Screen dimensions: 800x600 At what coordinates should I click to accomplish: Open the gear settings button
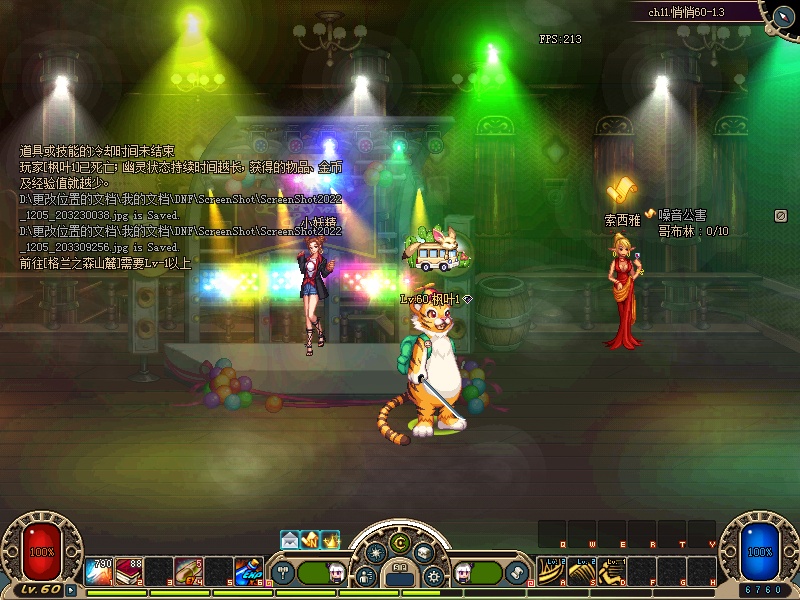434,576
